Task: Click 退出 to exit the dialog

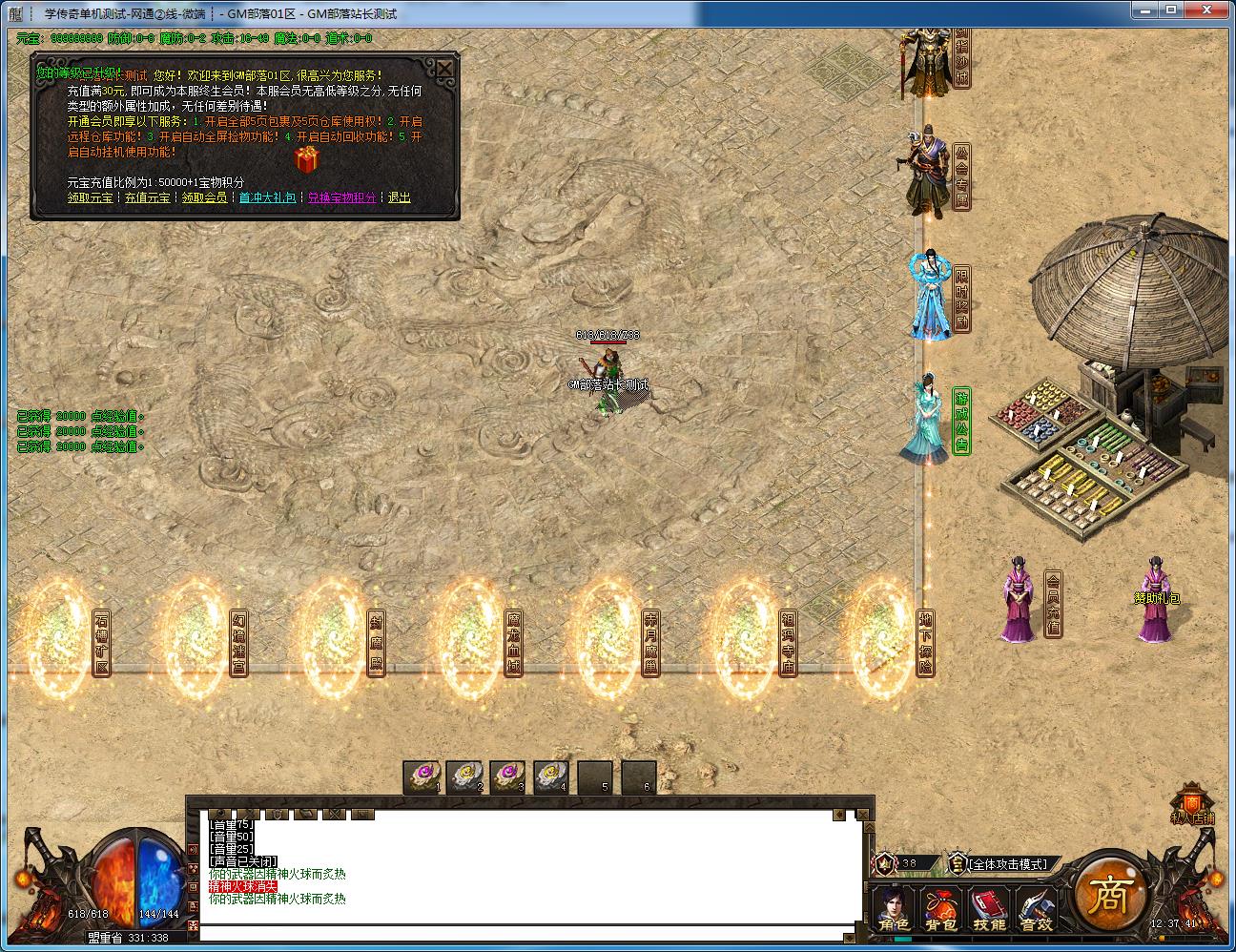Action: [399, 197]
